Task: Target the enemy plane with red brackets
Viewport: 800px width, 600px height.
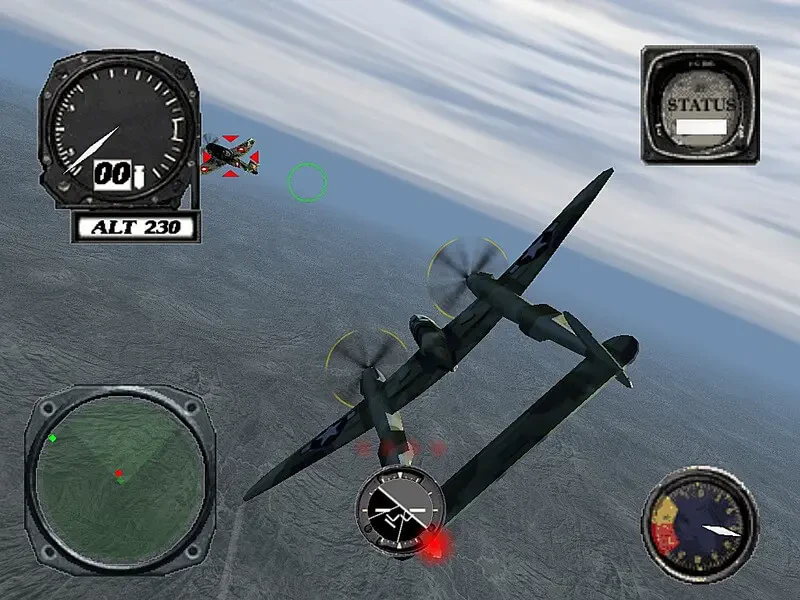Action: point(230,156)
